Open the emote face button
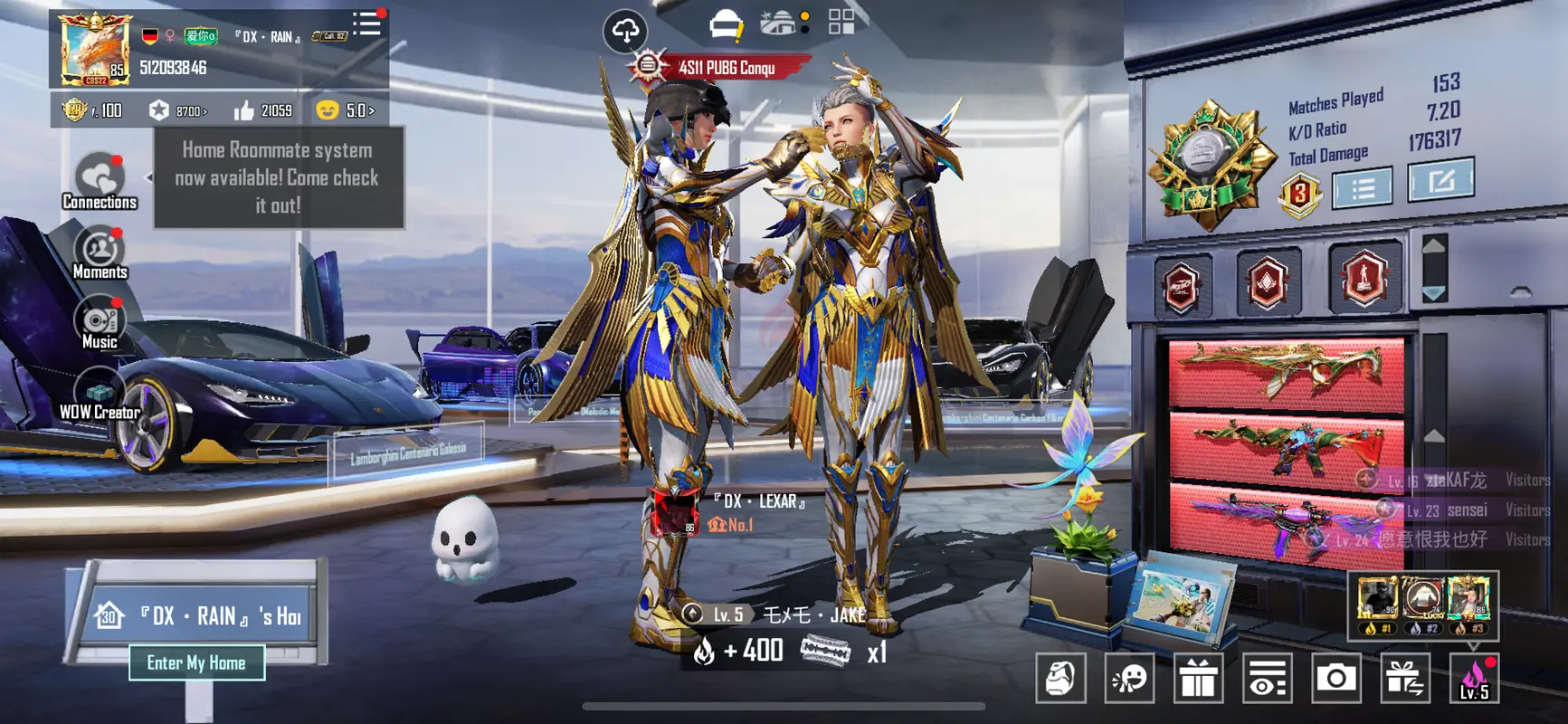 click(1129, 678)
